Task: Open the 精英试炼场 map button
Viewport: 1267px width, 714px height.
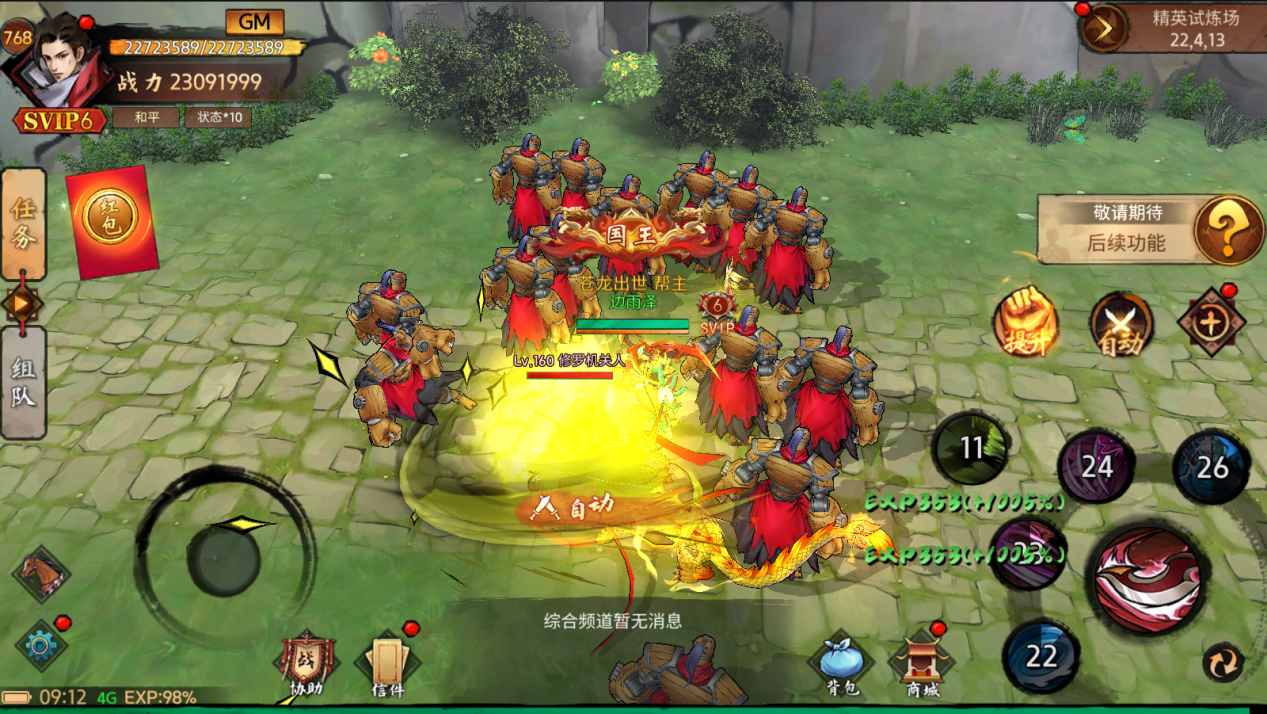Action: [x=1104, y=28]
